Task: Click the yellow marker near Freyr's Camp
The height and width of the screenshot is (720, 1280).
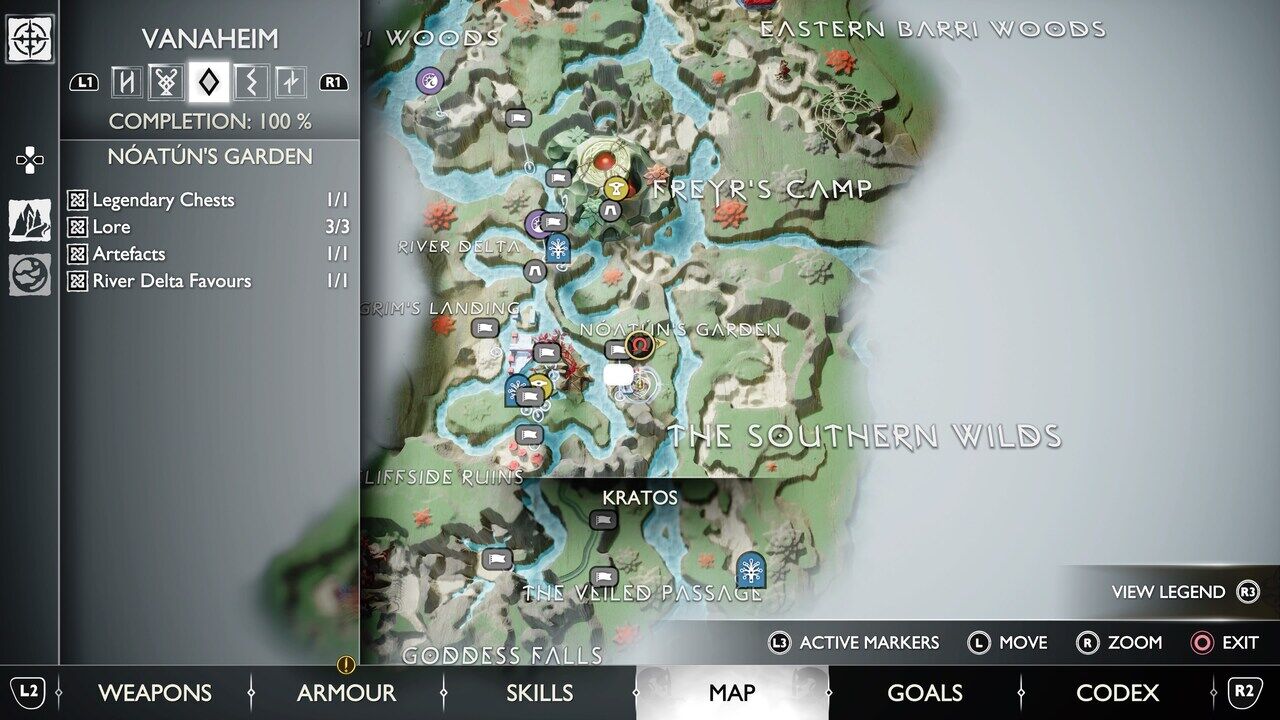Action: click(617, 187)
